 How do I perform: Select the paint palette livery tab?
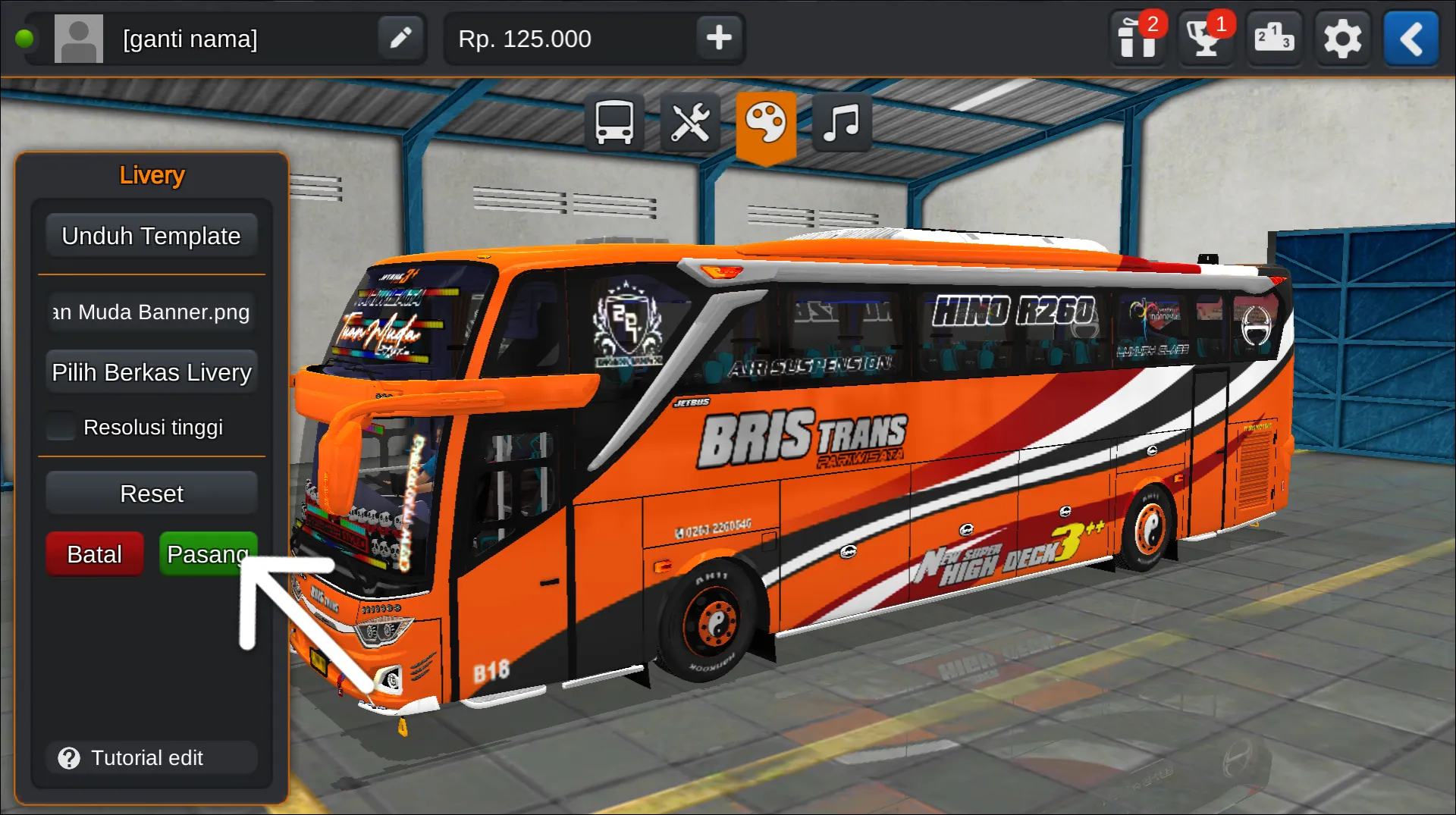(x=765, y=123)
